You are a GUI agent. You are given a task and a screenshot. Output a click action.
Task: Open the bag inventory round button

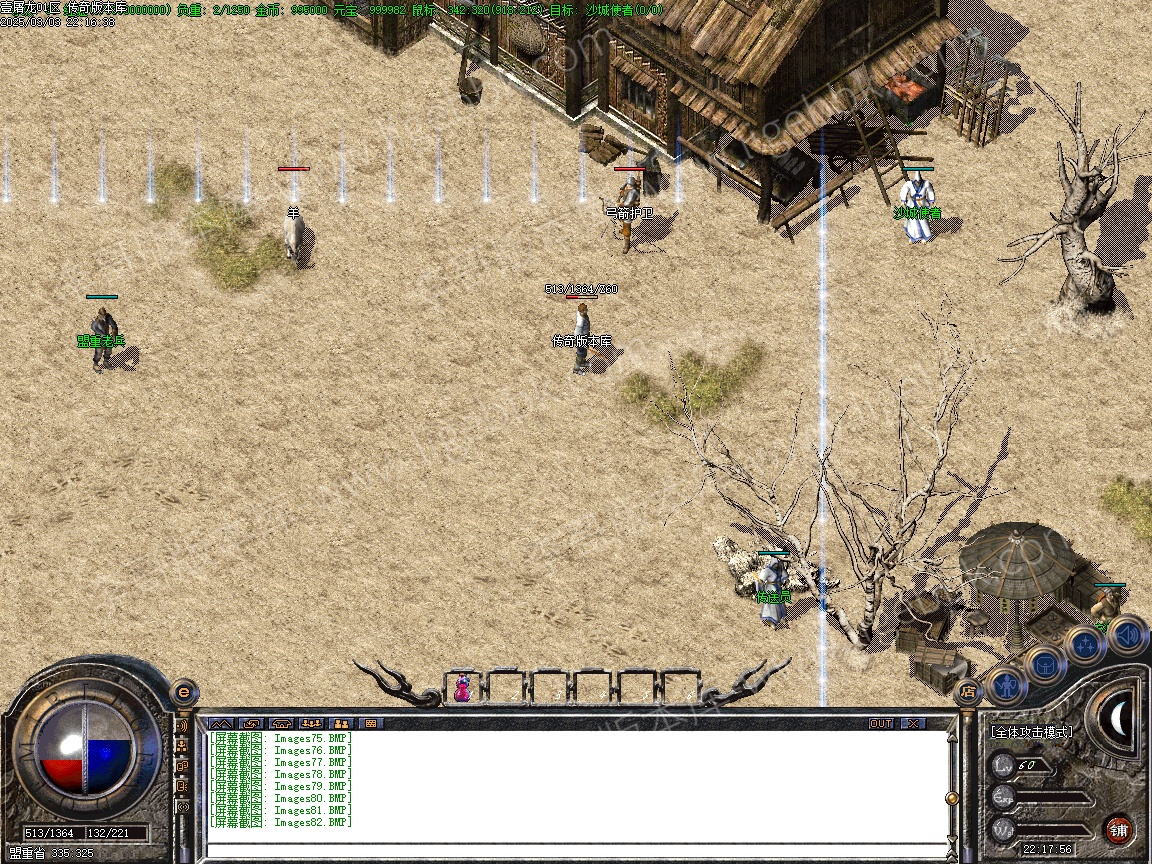1046,665
